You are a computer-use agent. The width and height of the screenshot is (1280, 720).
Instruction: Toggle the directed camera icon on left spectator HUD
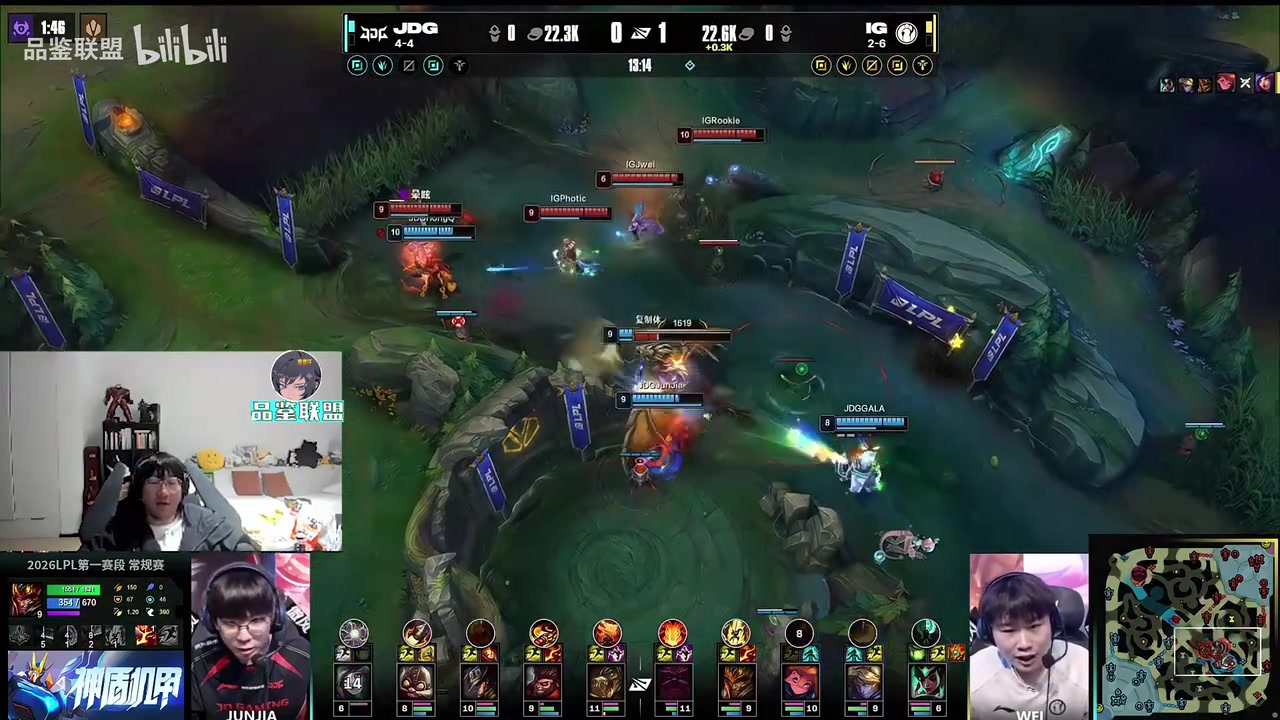click(x=357, y=65)
